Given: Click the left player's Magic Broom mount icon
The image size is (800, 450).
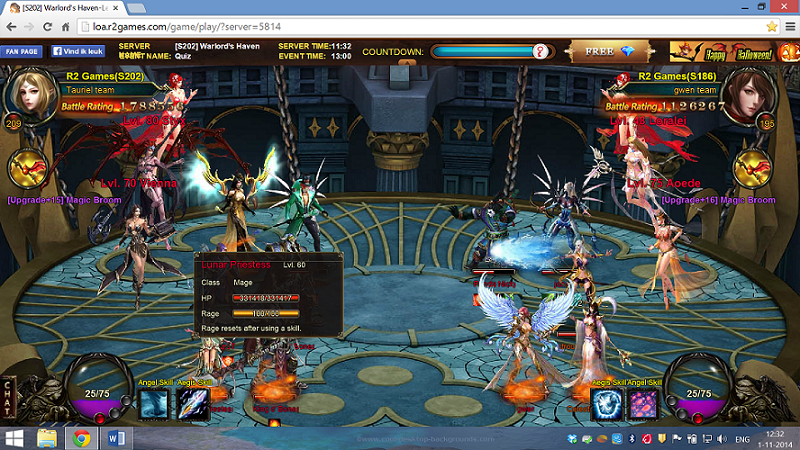Looking at the screenshot, I should click(x=28, y=168).
